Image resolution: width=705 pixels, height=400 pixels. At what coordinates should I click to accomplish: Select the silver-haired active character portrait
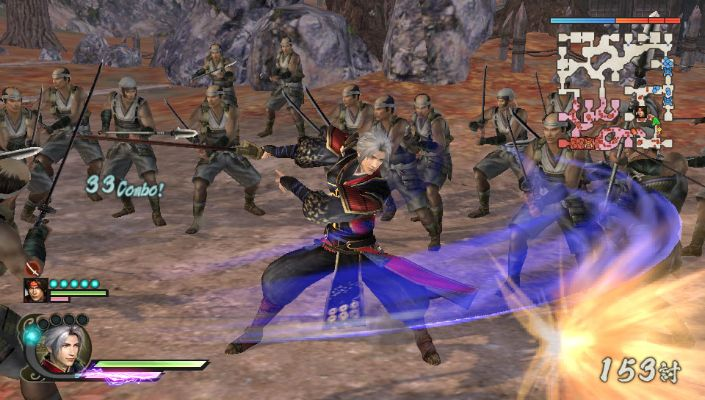click(65, 350)
